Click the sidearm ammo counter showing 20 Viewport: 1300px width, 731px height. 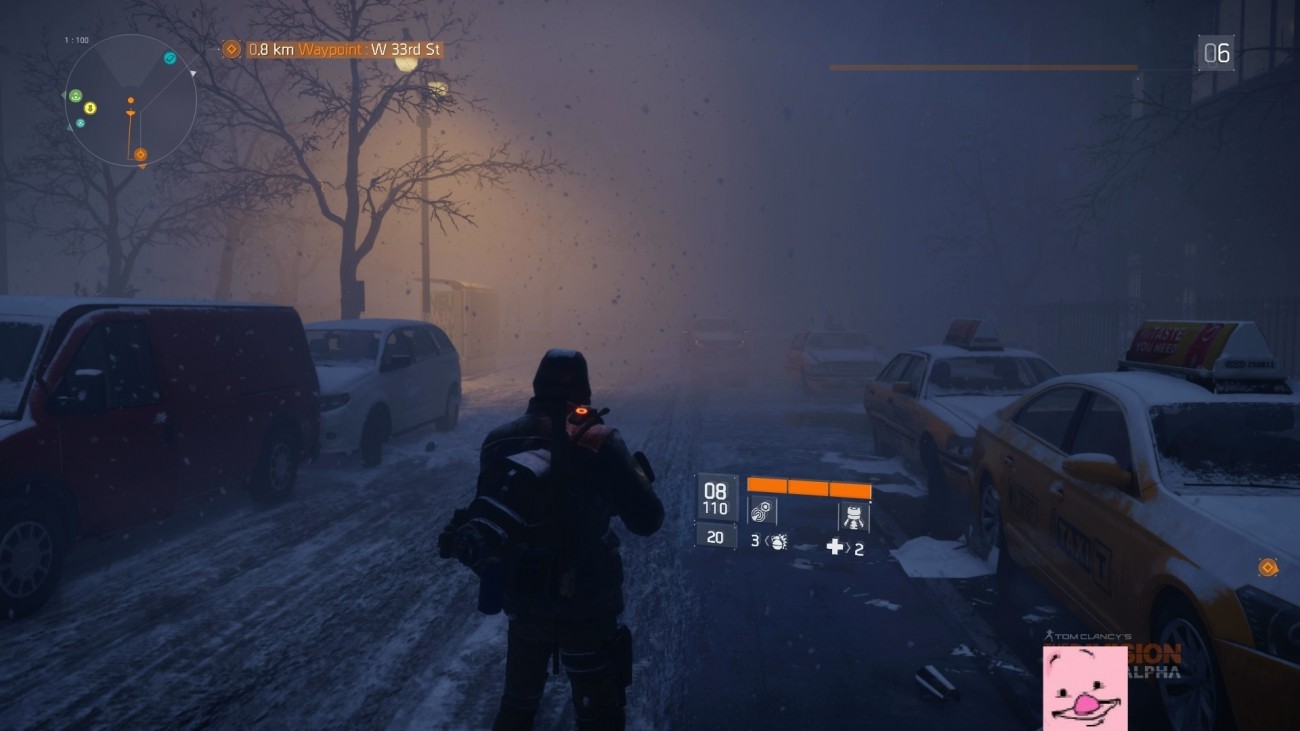click(715, 537)
